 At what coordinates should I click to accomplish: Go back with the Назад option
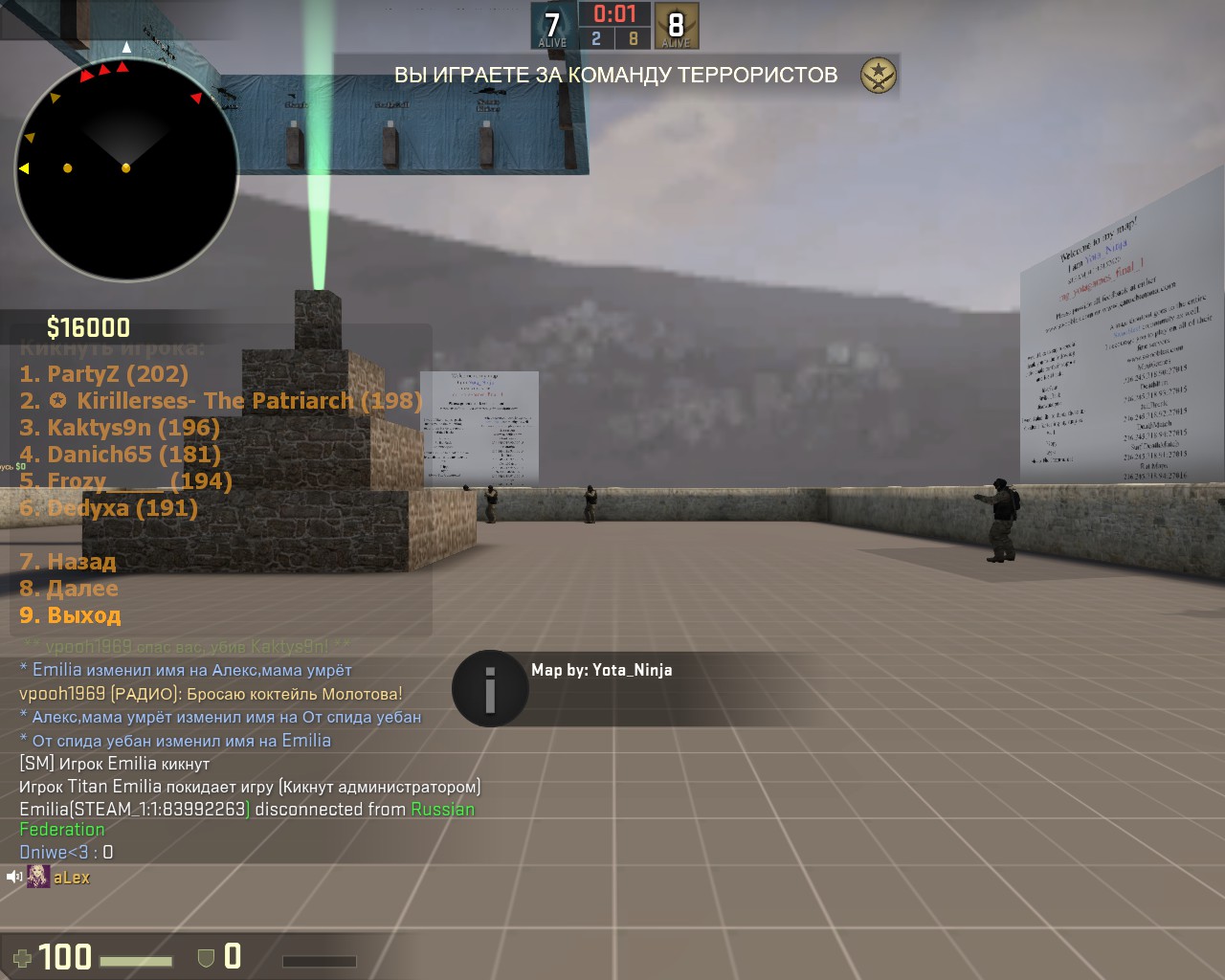click(x=68, y=562)
